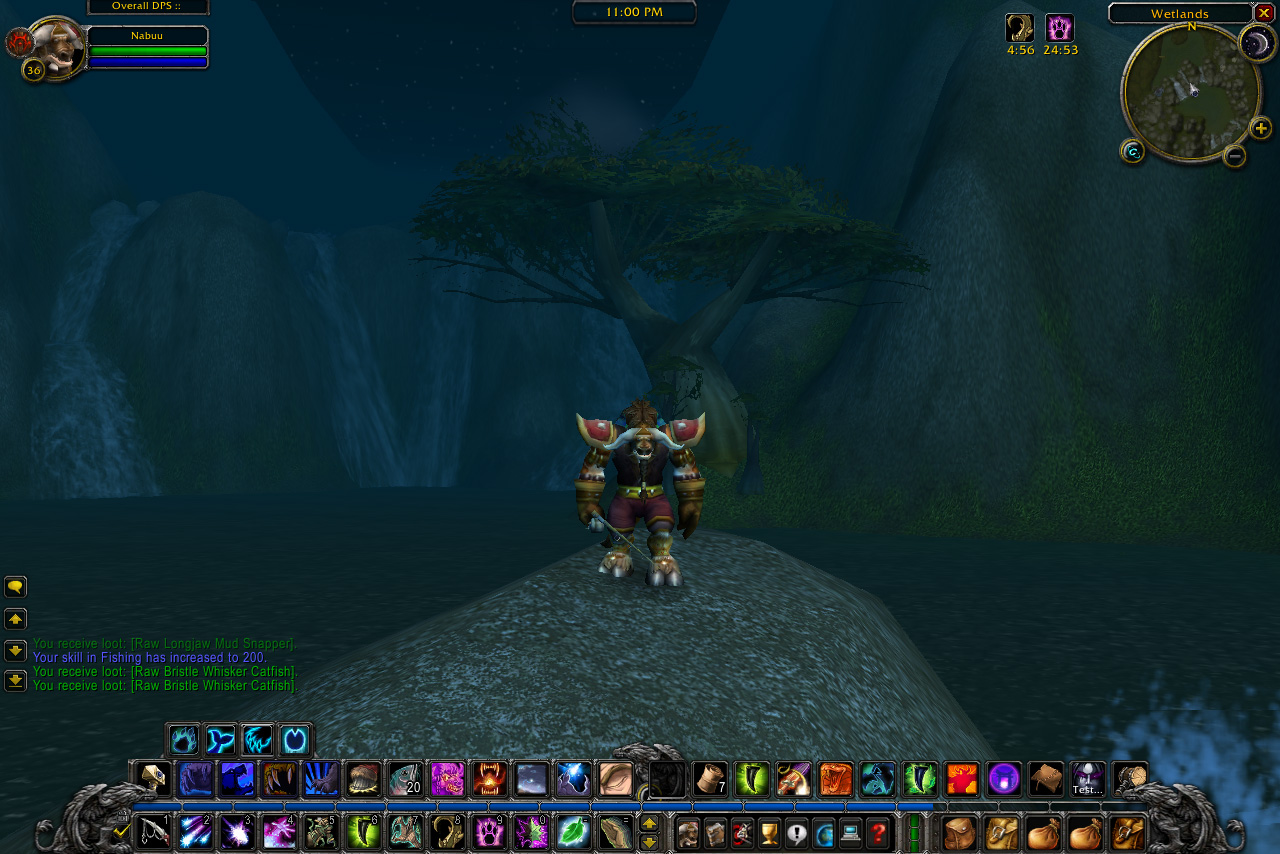Use the bandage stack of 7
1280x854 pixels.
click(709, 779)
